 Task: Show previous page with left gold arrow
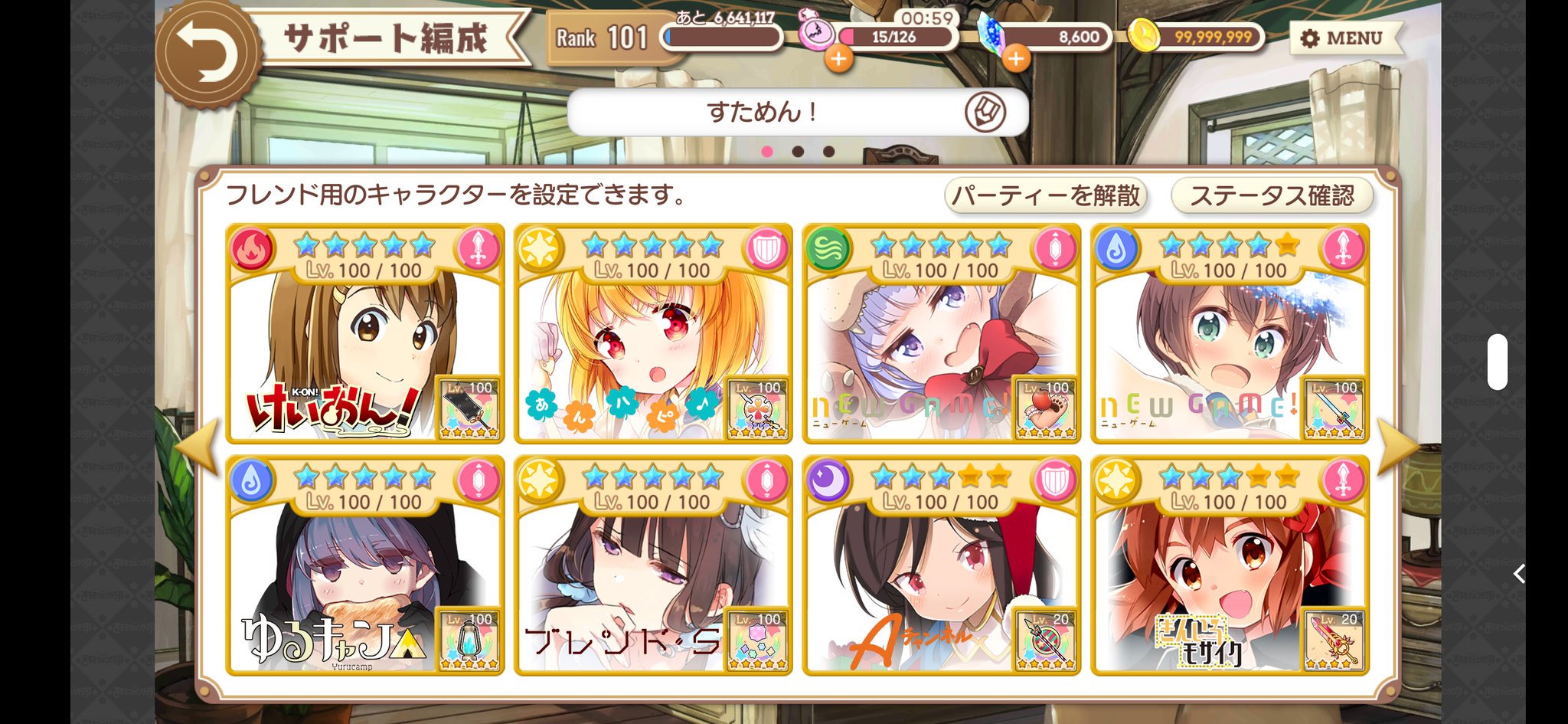[198, 447]
